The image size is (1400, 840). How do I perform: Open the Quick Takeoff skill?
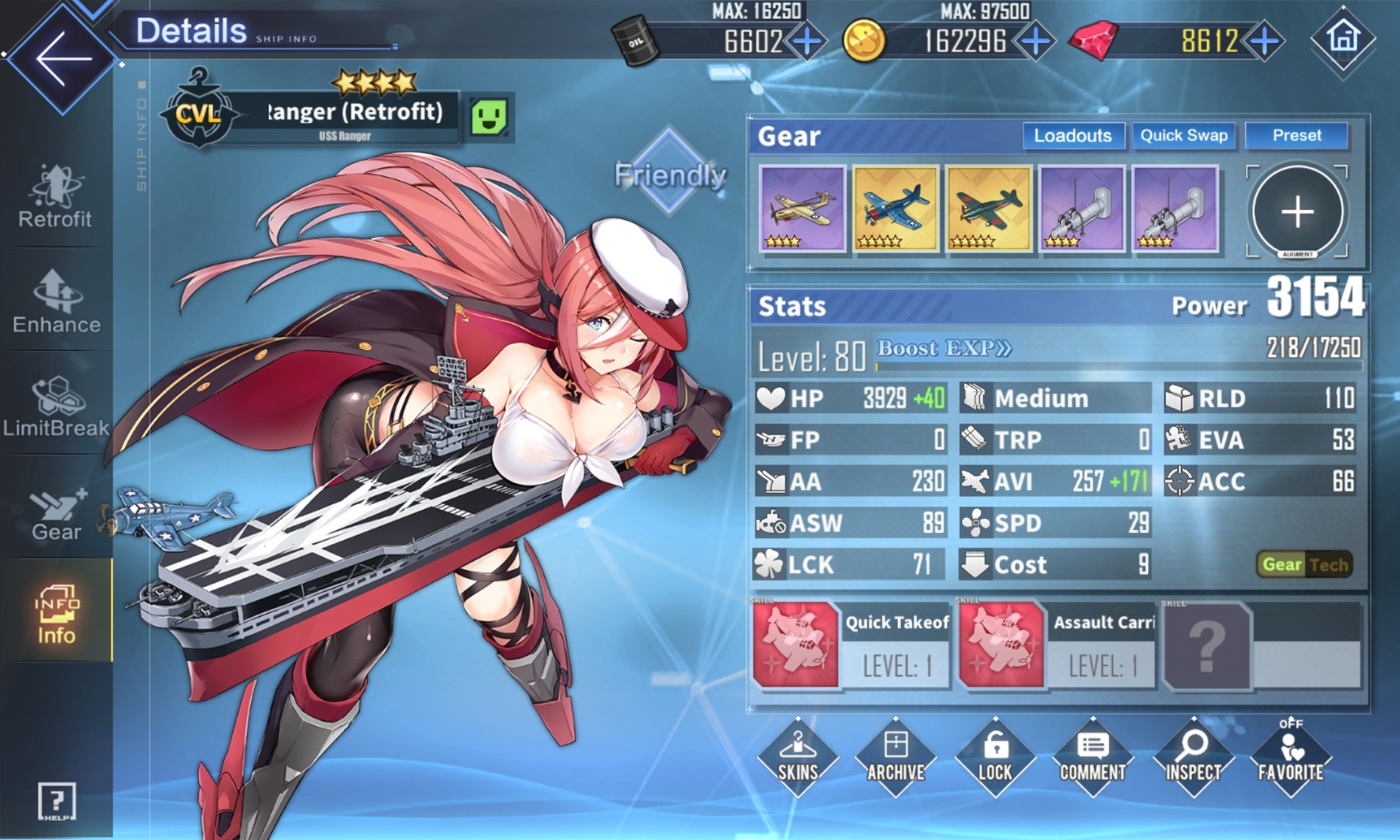[x=852, y=645]
